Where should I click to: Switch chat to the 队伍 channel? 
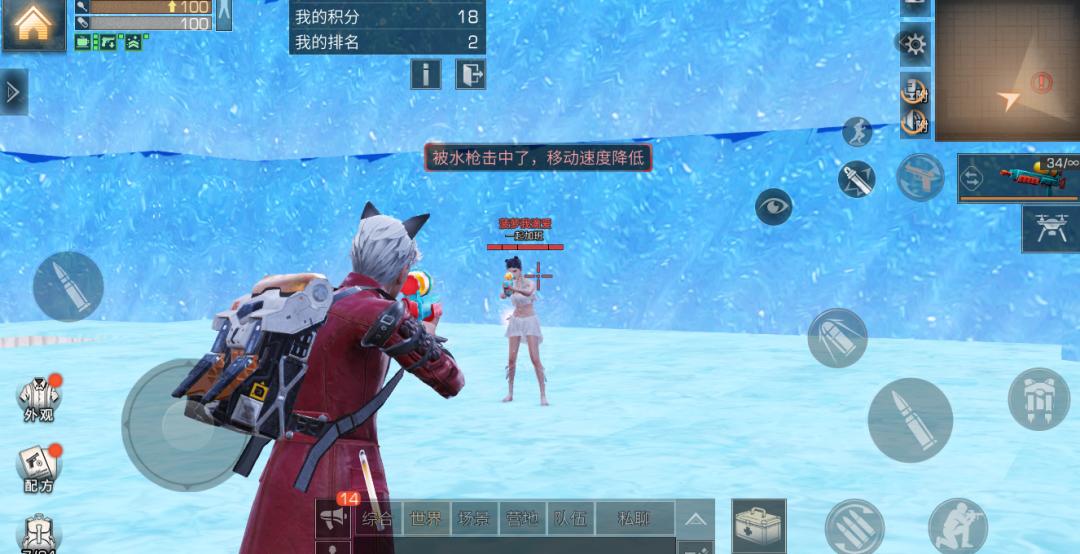tap(573, 519)
